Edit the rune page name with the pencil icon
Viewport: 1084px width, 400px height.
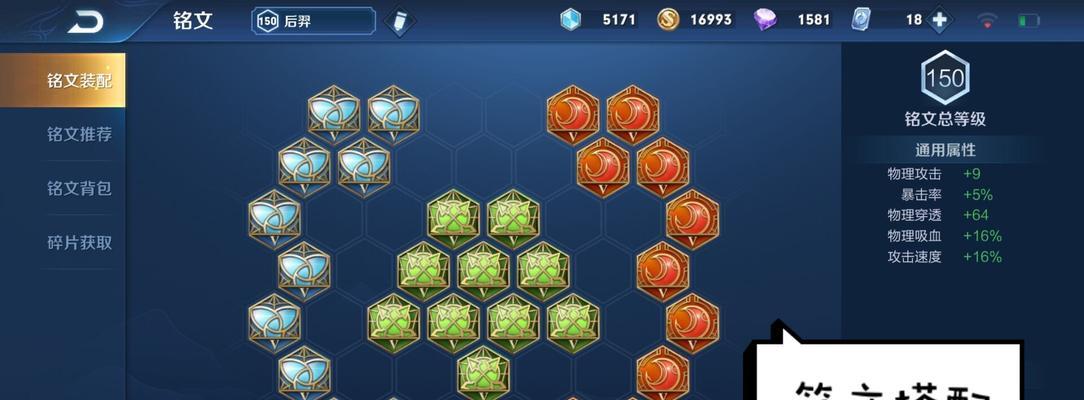pyautogui.click(x=399, y=21)
